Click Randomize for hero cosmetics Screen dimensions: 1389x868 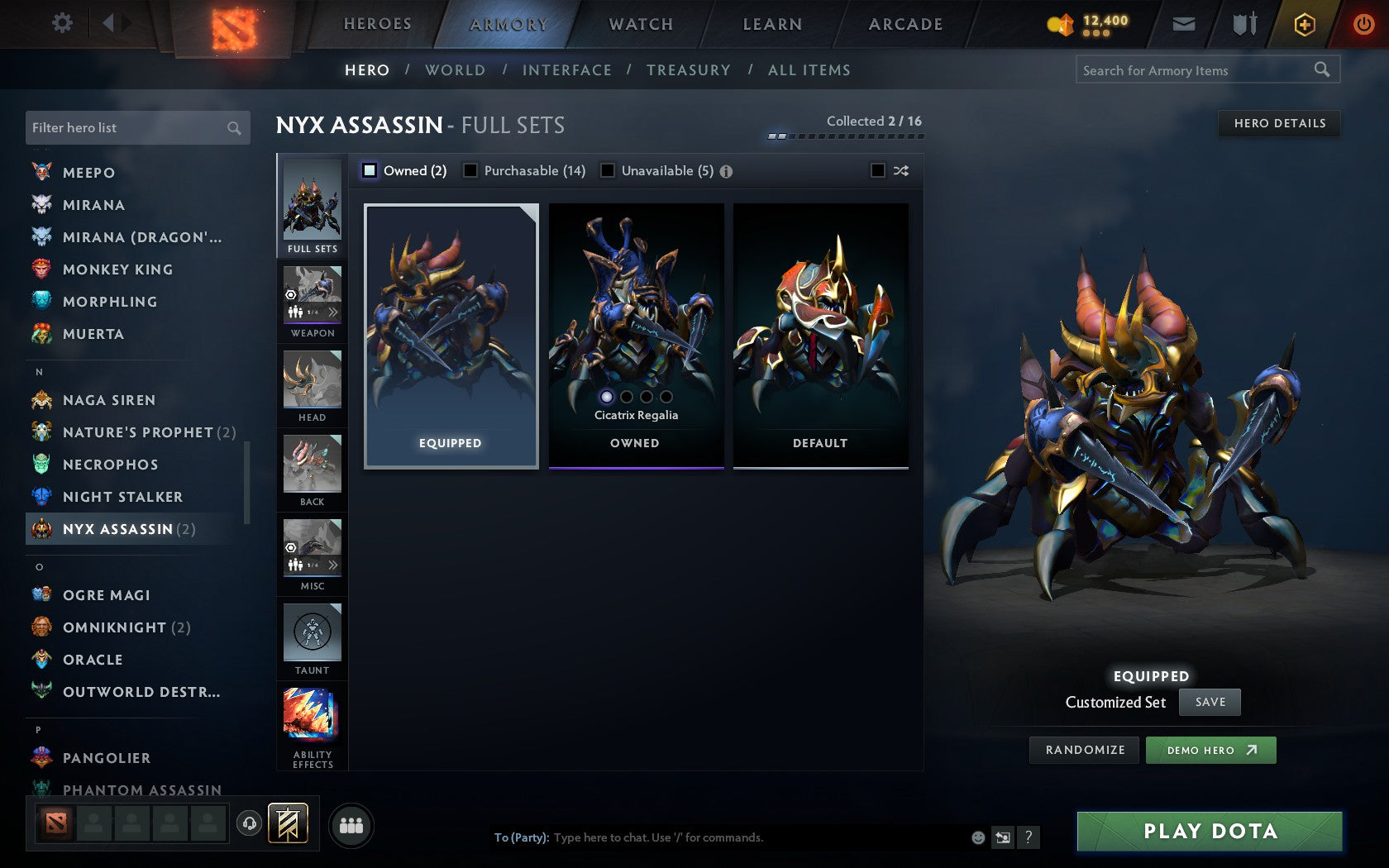pos(1083,750)
